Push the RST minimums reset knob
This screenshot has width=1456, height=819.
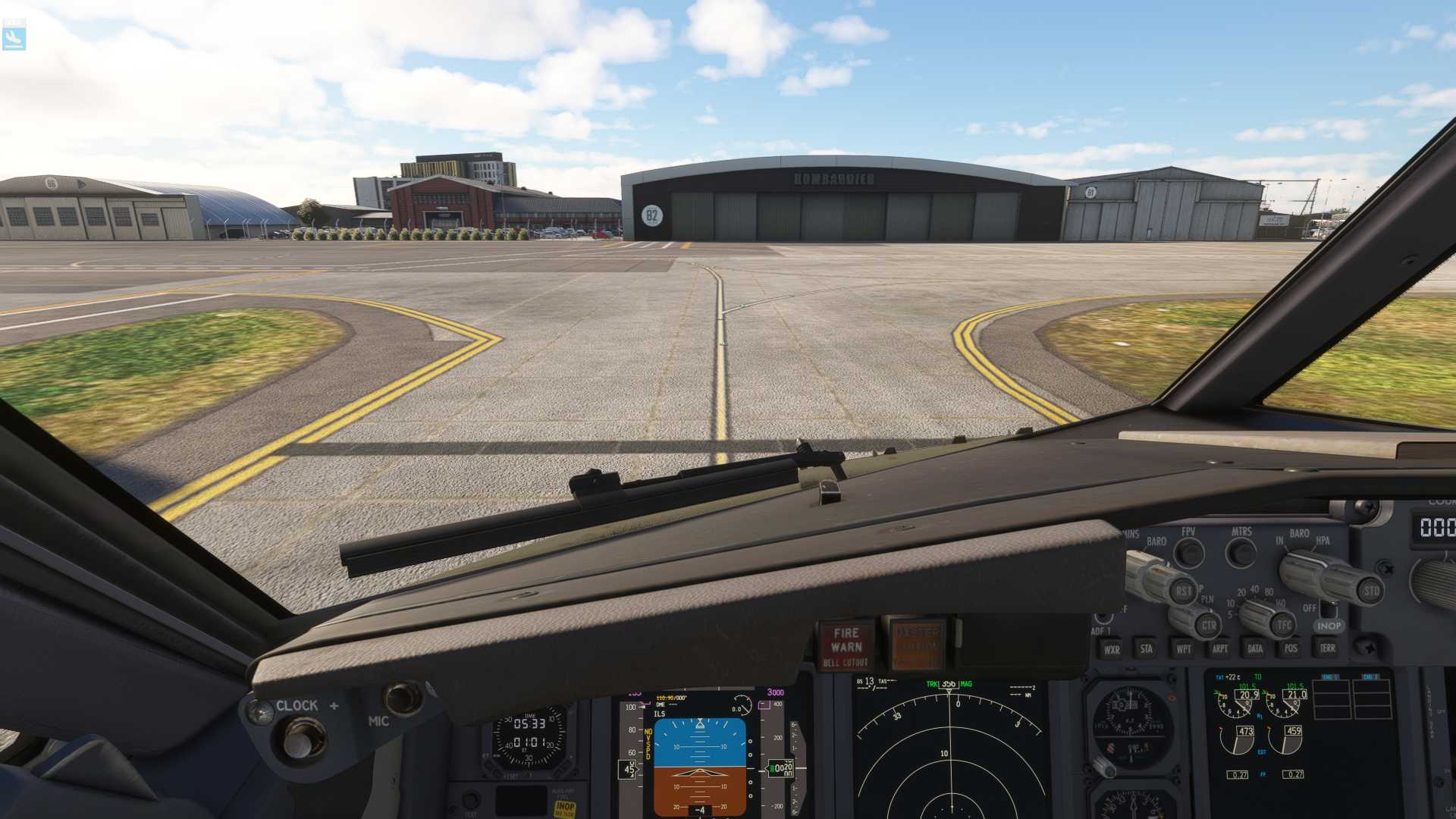pyautogui.click(x=1183, y=591)
